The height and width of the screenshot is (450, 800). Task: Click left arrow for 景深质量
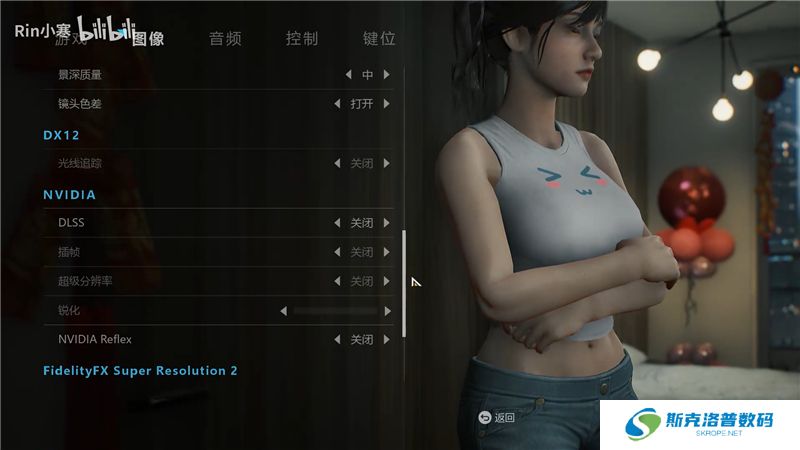pyautogui.click(x=348, y=75)
